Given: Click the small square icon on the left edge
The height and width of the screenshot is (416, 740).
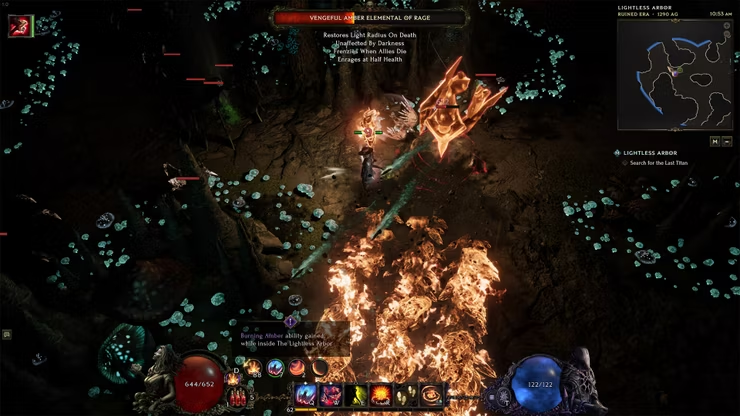Looking at the screenshot, I should 6,334.
